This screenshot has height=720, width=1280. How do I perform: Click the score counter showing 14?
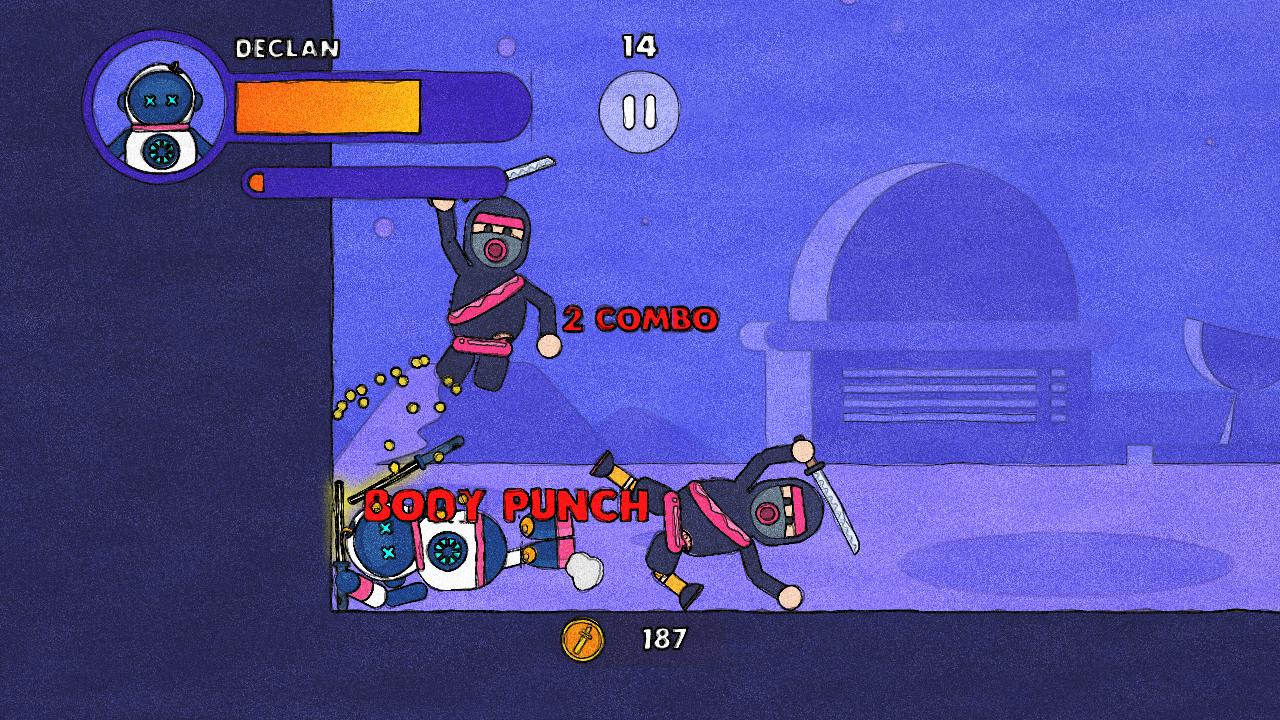click(x=640, y=45)
